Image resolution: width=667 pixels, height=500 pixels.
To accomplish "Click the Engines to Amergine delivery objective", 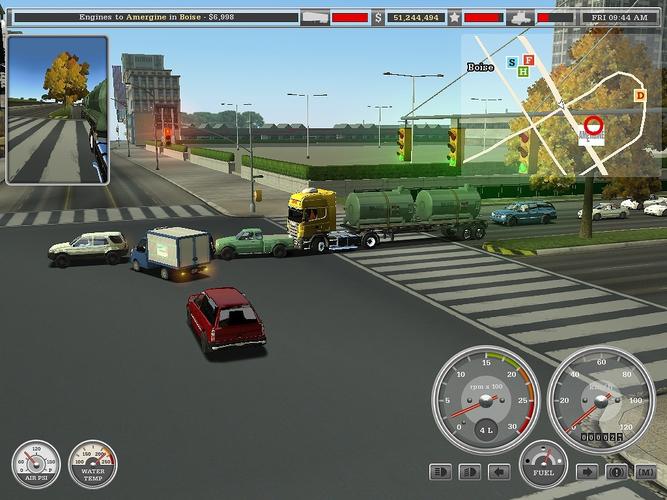I will [150, 17].
